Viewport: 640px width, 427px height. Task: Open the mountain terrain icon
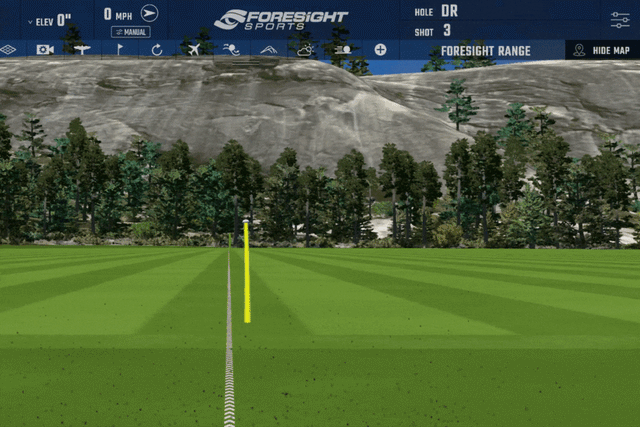coord(269,49)
